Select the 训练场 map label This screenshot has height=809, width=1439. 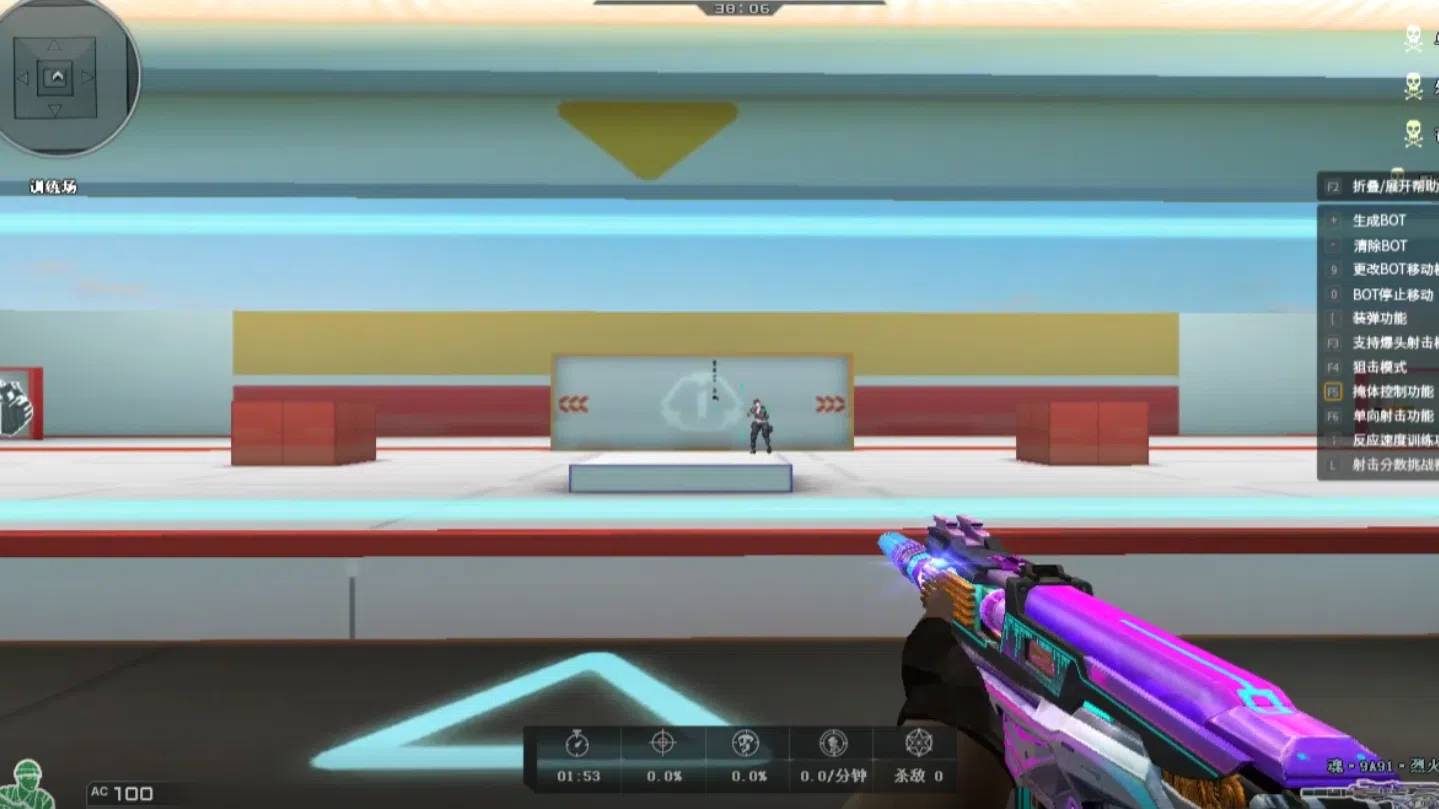(x=52, y=186)
